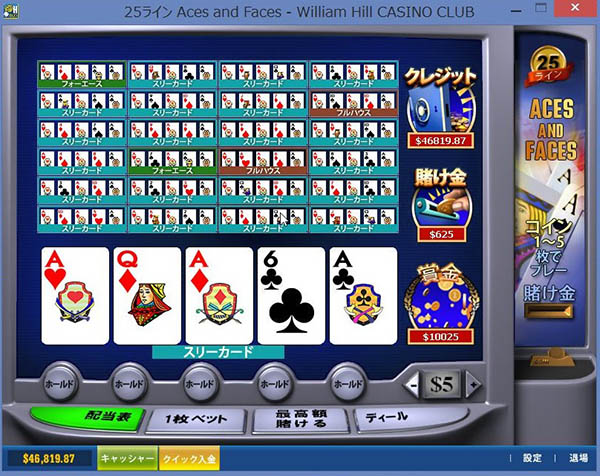Decrease coin value with the minus arrow
600x476 pixels.
(412, 384)
